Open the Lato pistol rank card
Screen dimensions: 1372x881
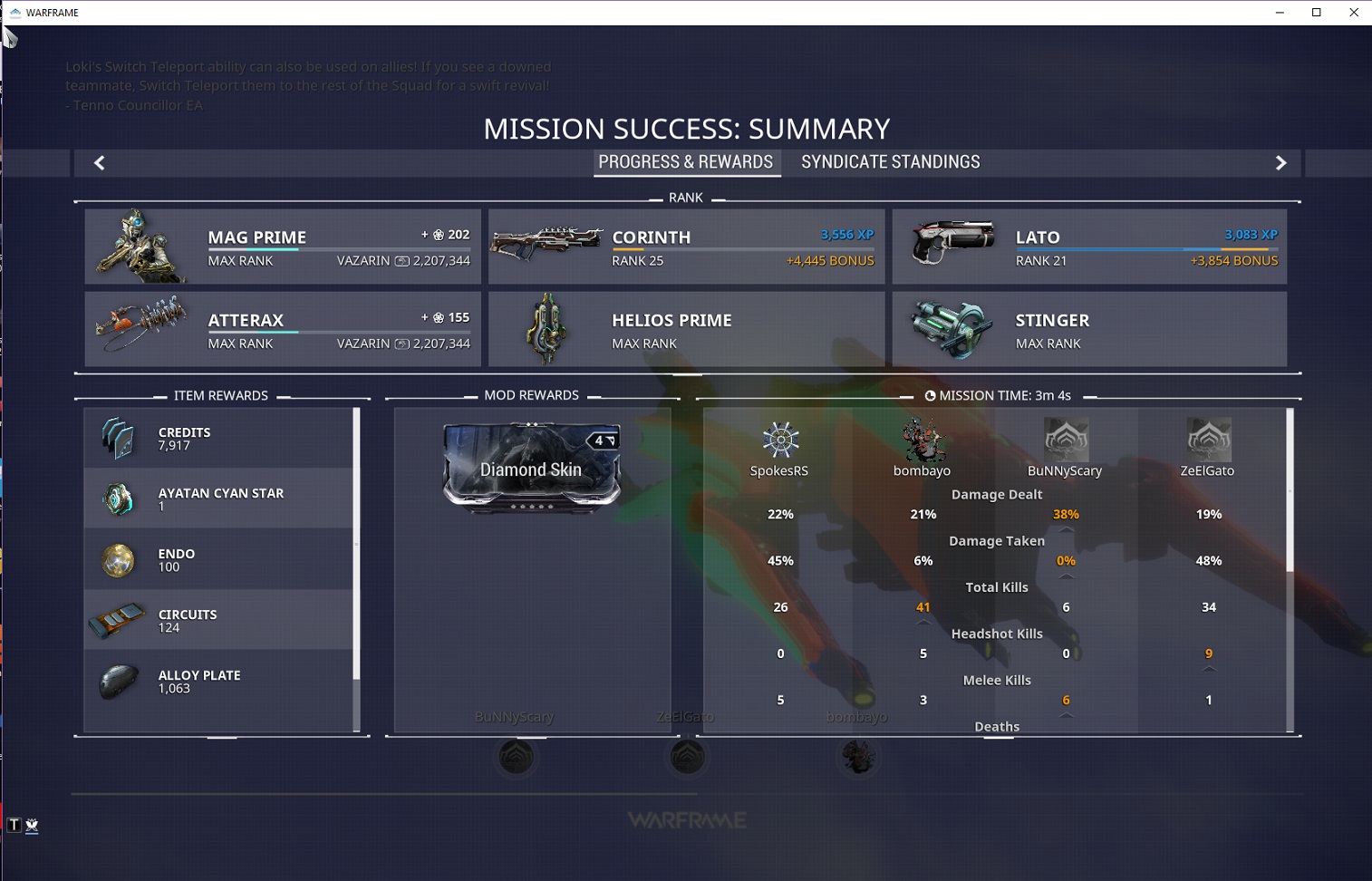coord(1089,247)
